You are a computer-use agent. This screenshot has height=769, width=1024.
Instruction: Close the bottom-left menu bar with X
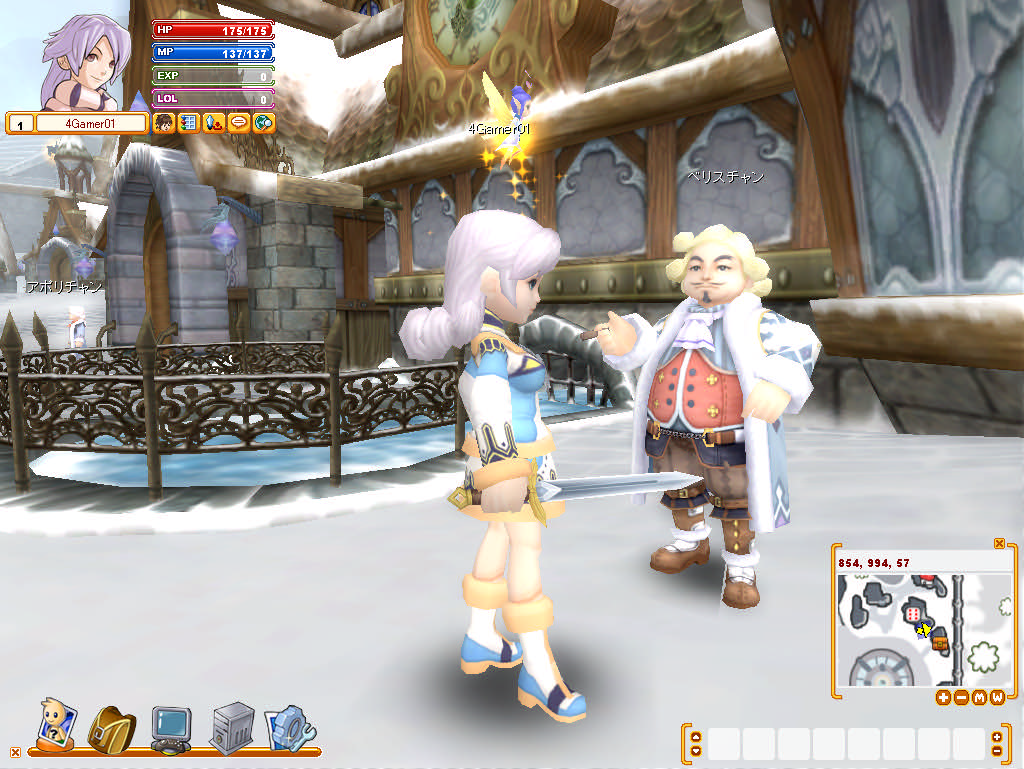tap(14, 752)
